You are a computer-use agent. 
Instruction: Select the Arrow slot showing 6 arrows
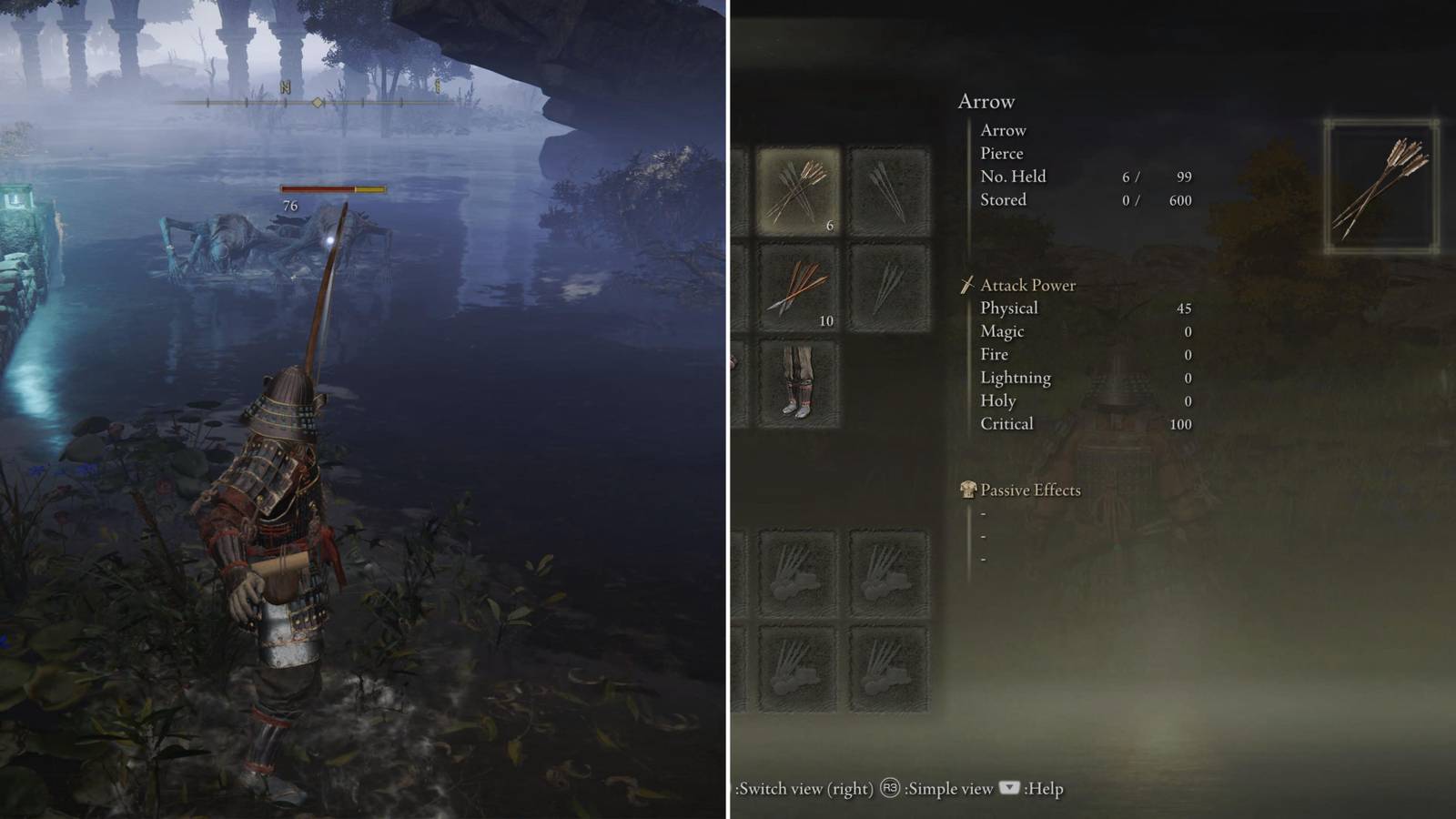pos(799,189)
